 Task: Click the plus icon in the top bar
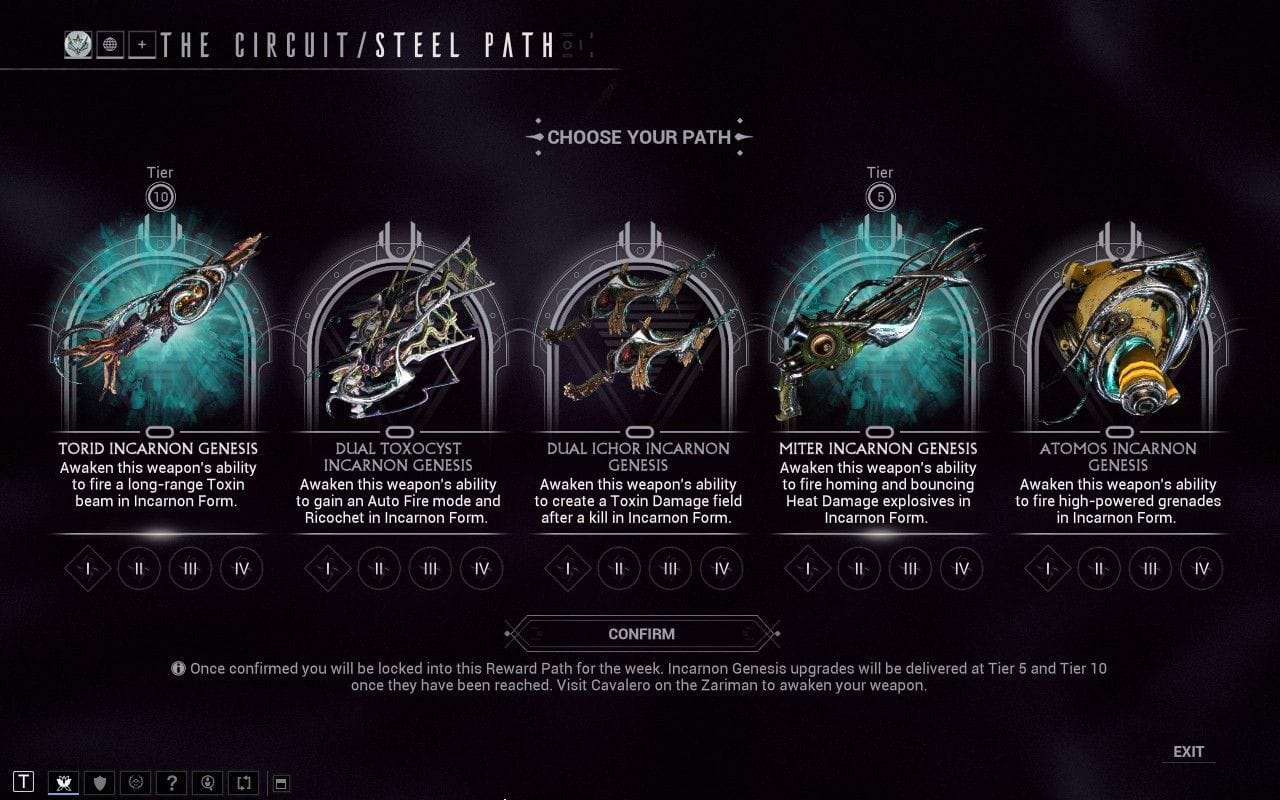pos(141,44)
